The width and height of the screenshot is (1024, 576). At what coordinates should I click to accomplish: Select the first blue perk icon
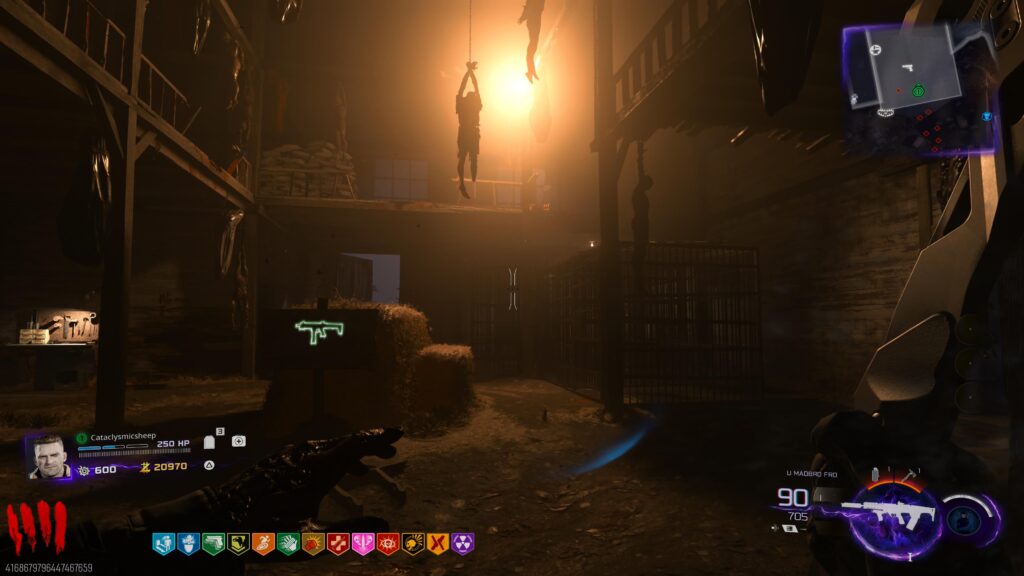pos(163,543)
